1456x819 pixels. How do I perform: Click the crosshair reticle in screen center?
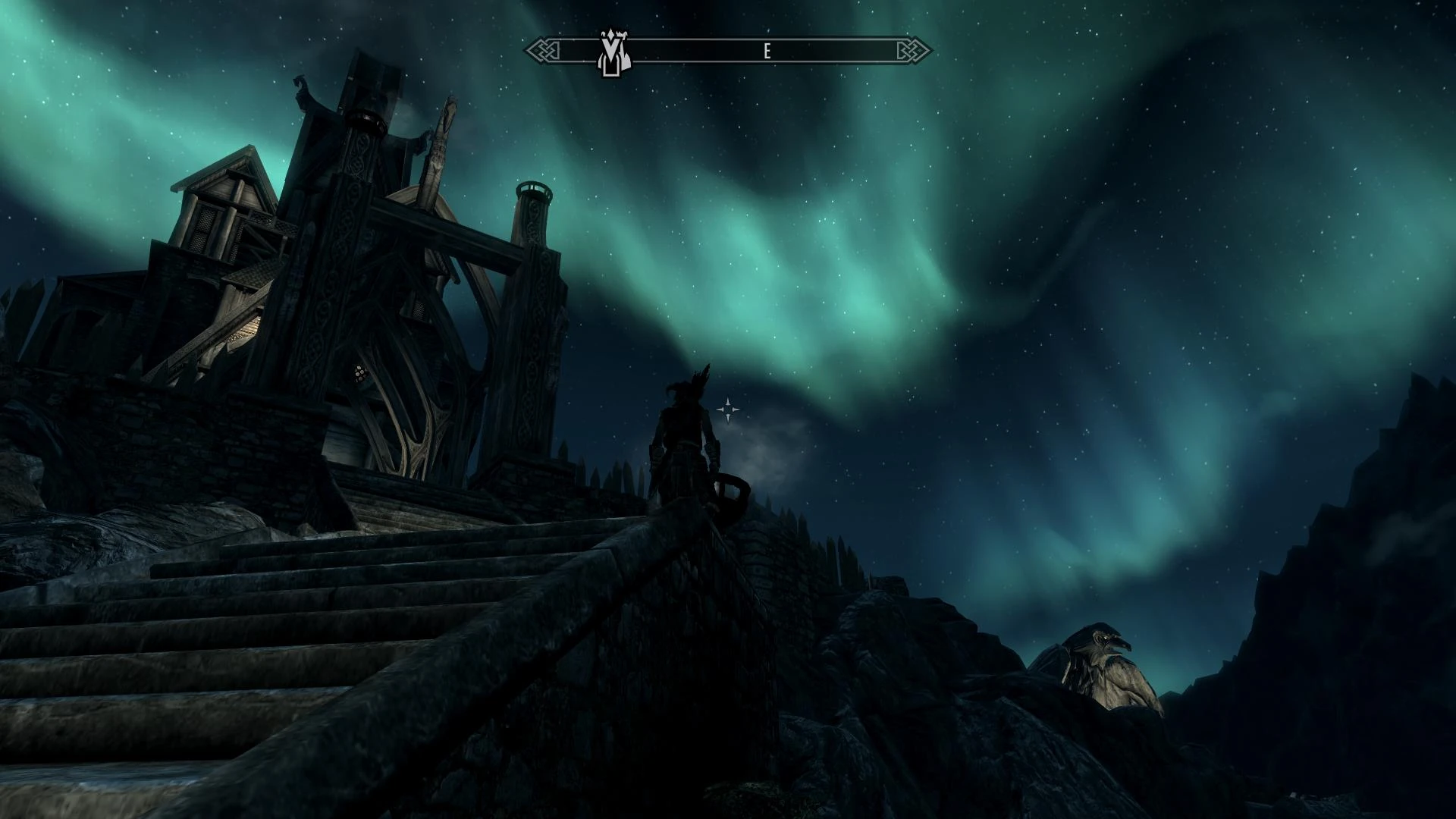[727, 409]
